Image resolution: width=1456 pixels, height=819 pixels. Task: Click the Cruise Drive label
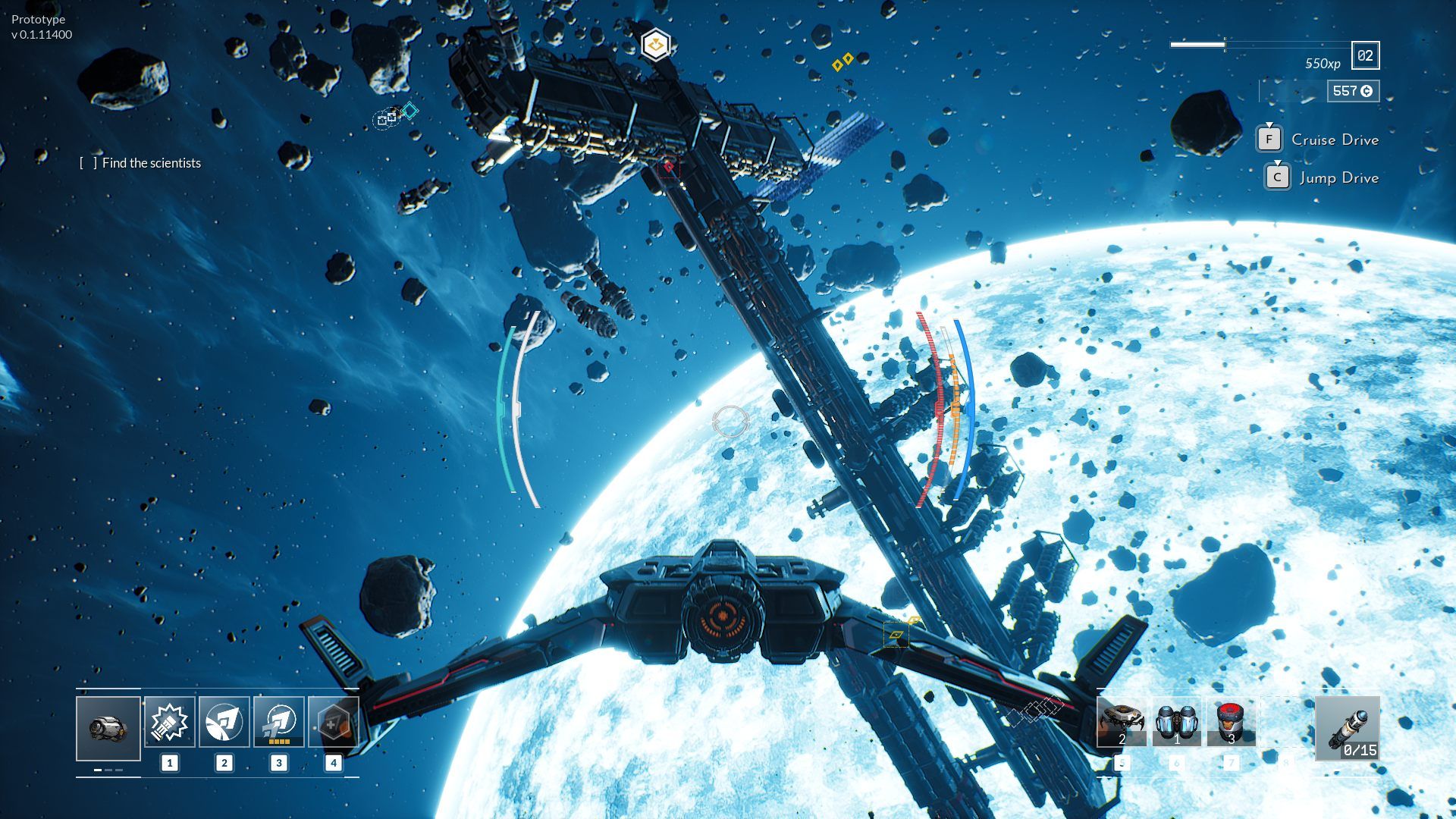(1335, 140)
